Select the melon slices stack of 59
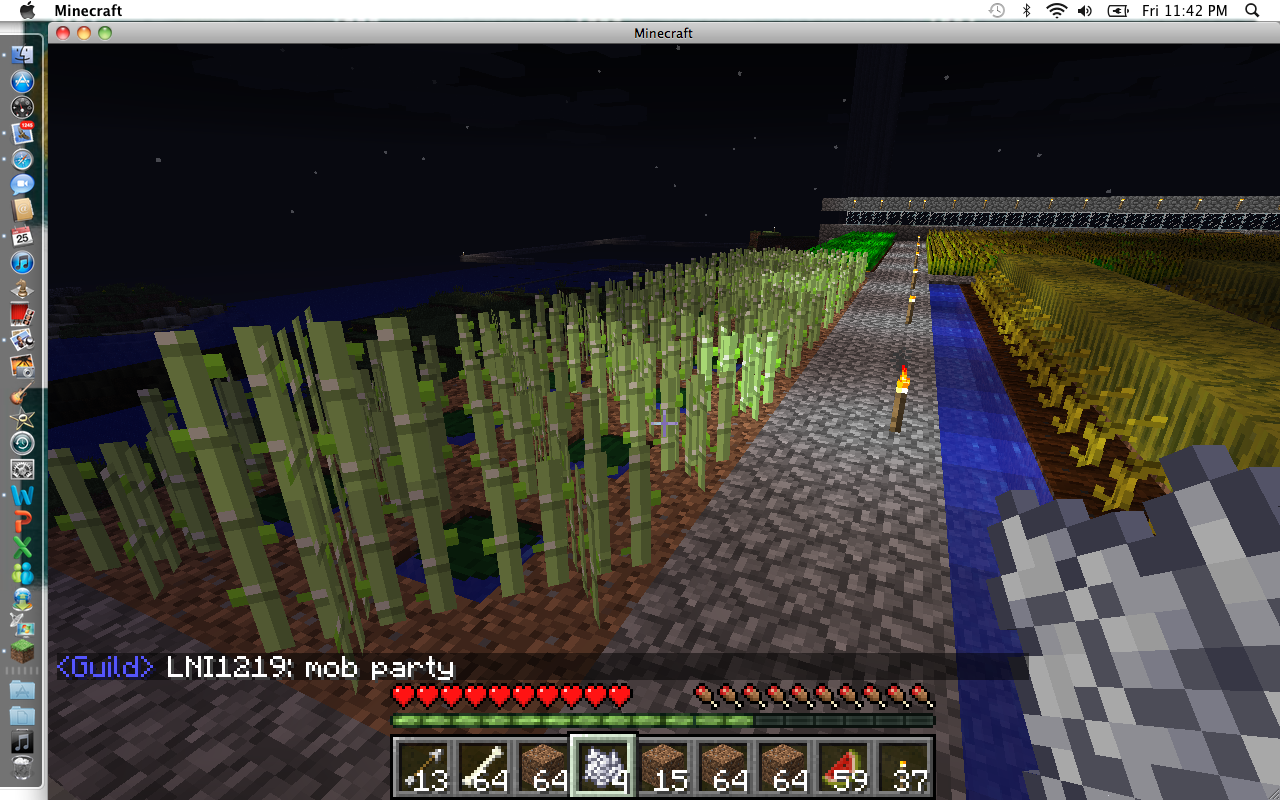 pos(843,765)
